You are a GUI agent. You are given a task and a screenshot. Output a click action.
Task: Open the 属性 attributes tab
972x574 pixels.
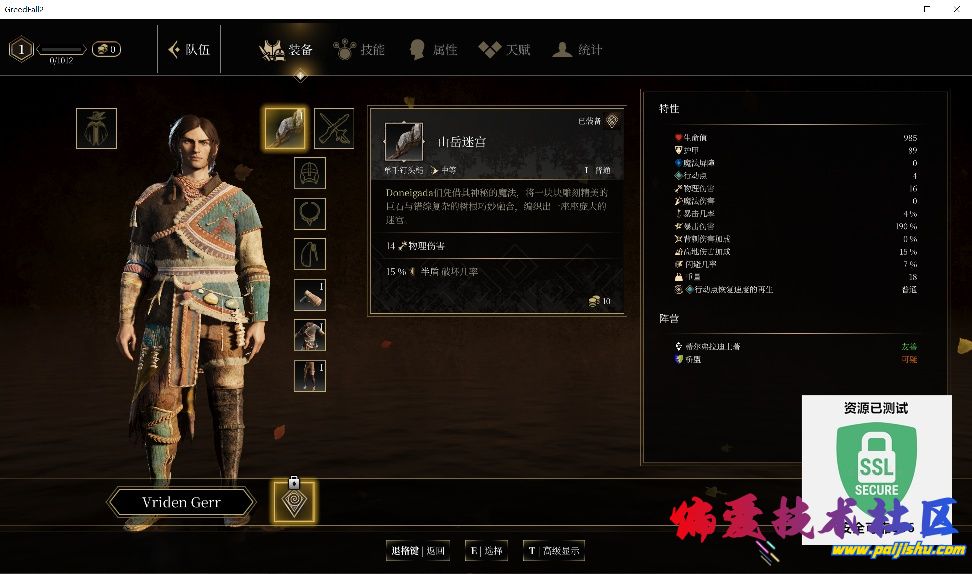(x=433, y=49)
